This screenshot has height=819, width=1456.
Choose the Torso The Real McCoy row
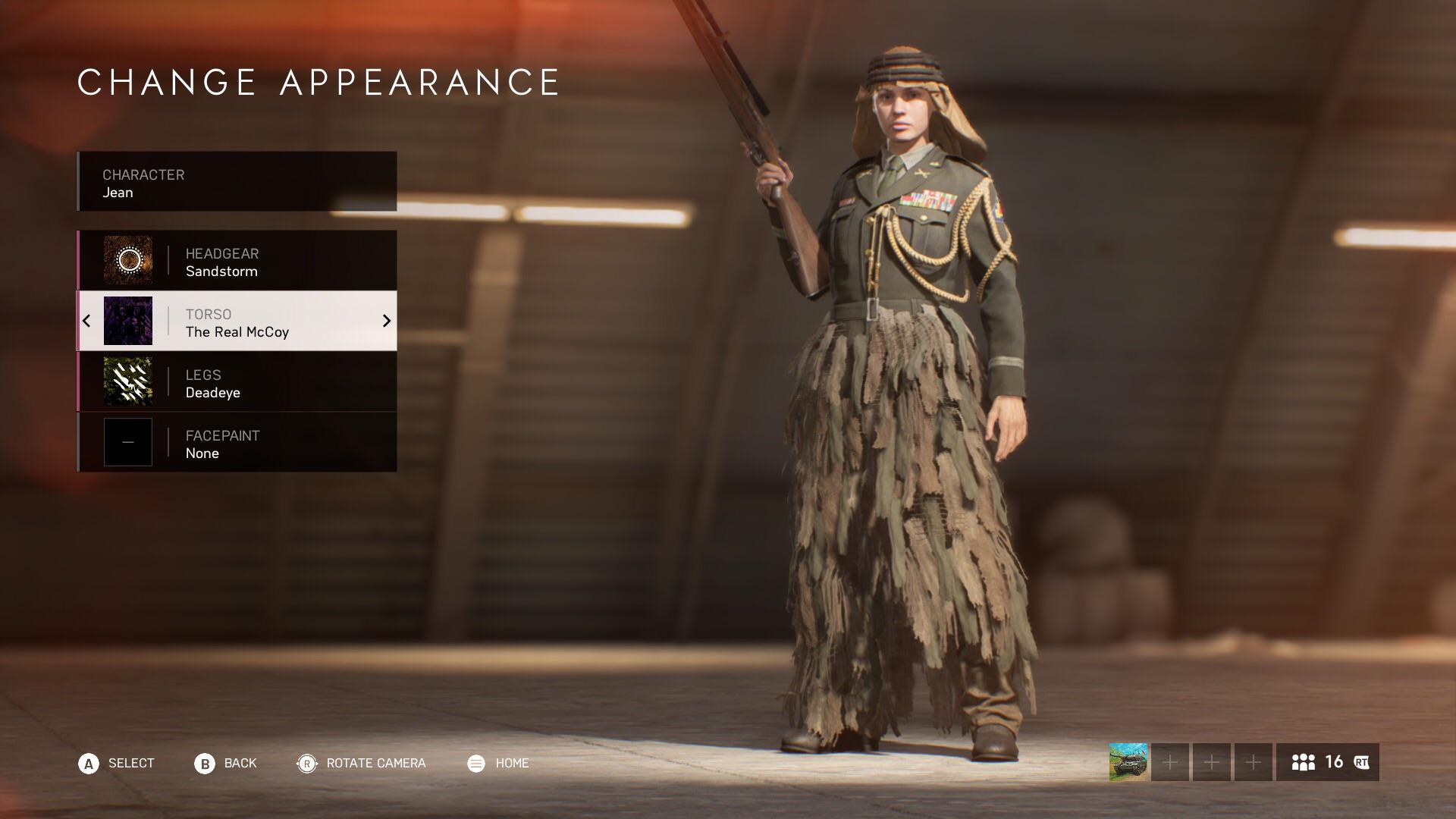click(237, 321)
